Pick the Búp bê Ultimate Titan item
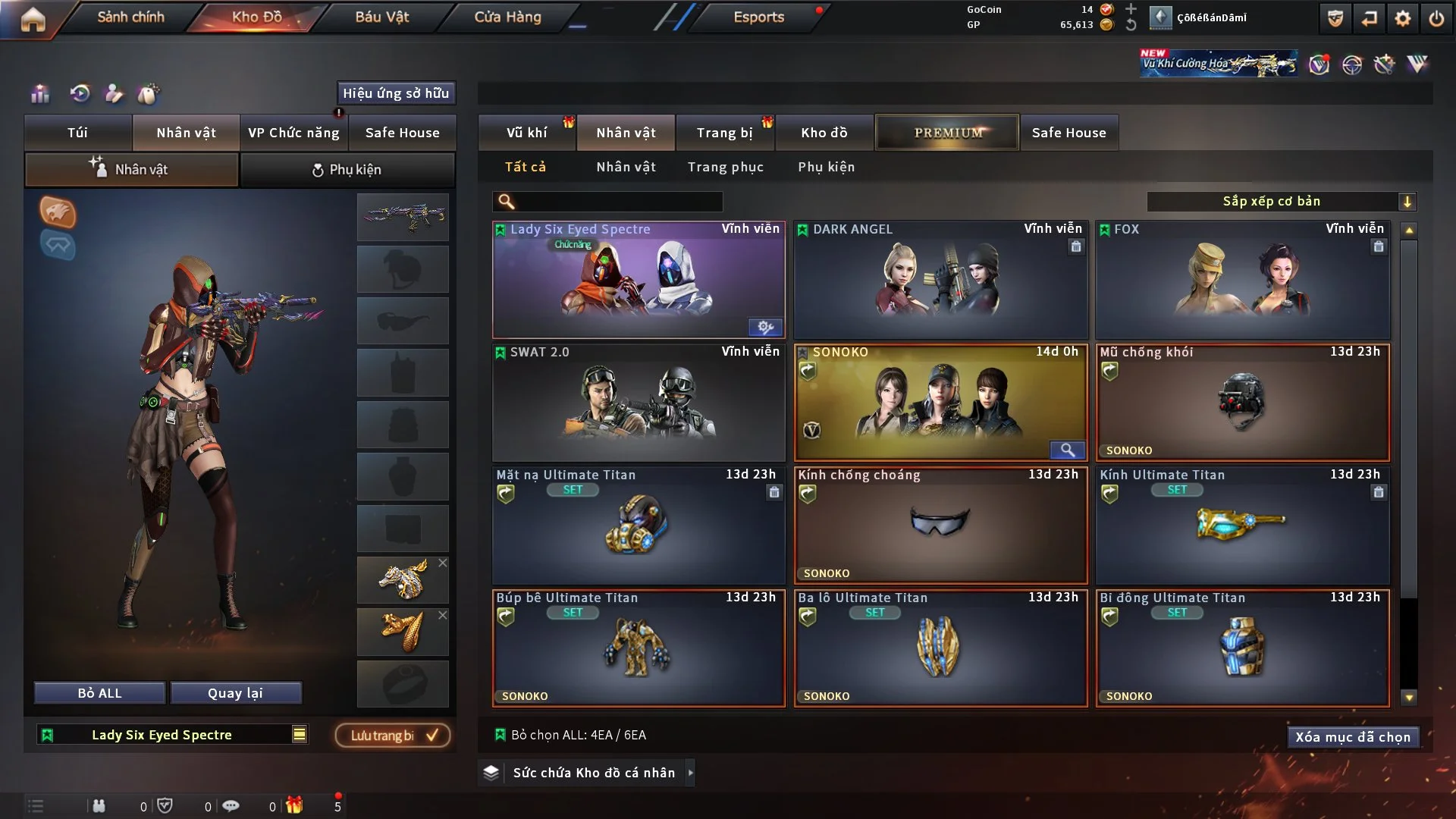 click(638, 648)
